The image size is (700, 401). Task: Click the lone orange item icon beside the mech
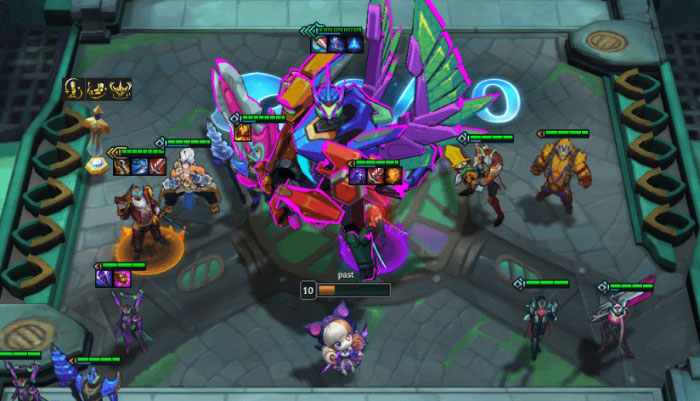tap(243, 133)
